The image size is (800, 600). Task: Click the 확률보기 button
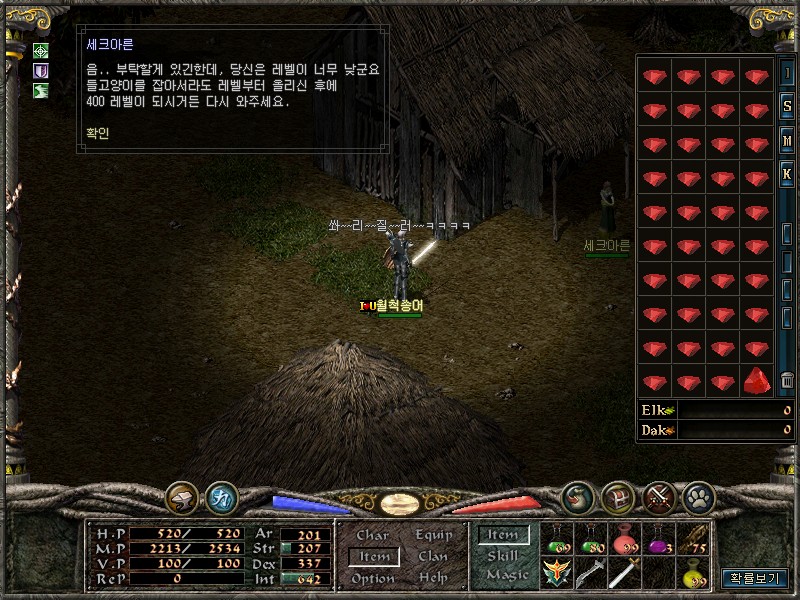click(754, 578)
